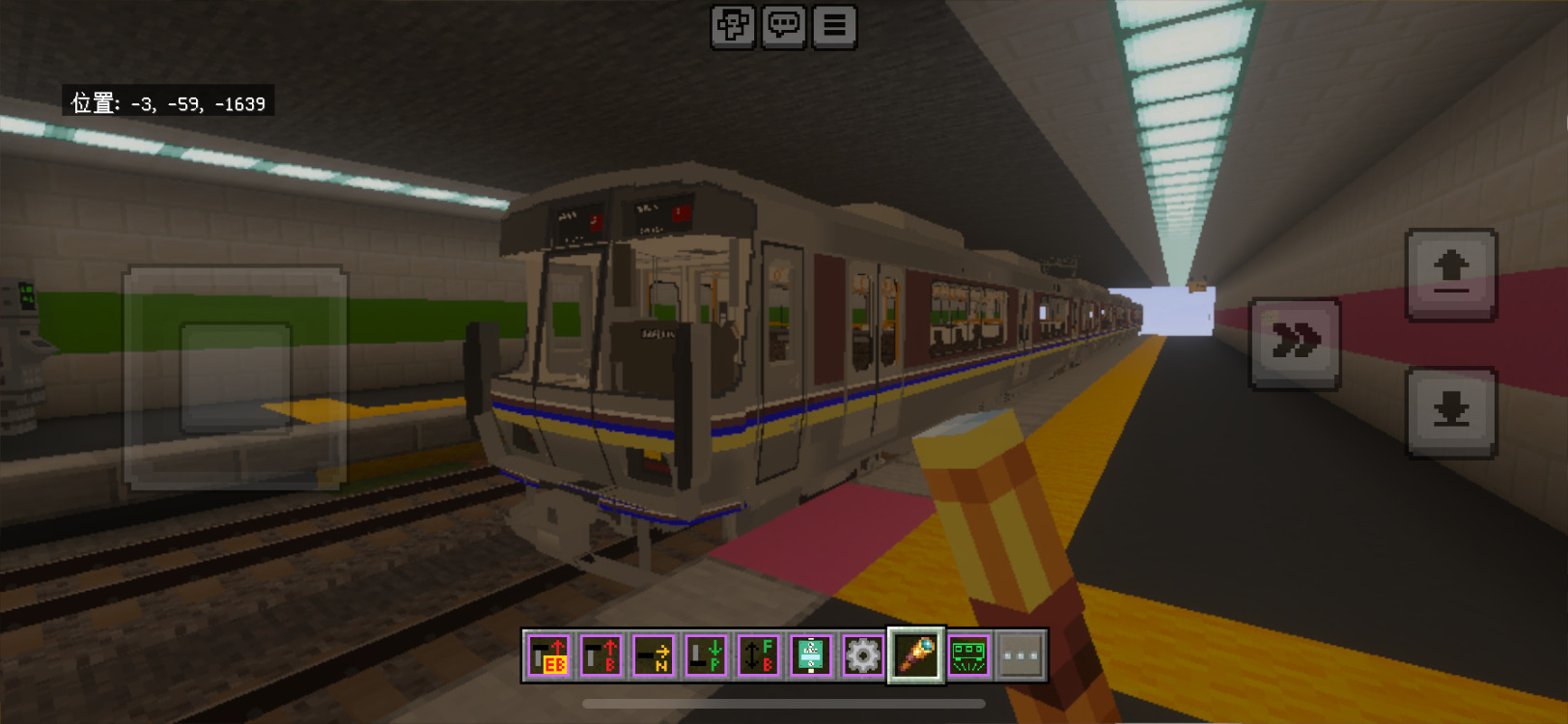Activate the double-chevron sprint button
1568x724 pixels.
pyautogui.click(x=1295, y=343)
